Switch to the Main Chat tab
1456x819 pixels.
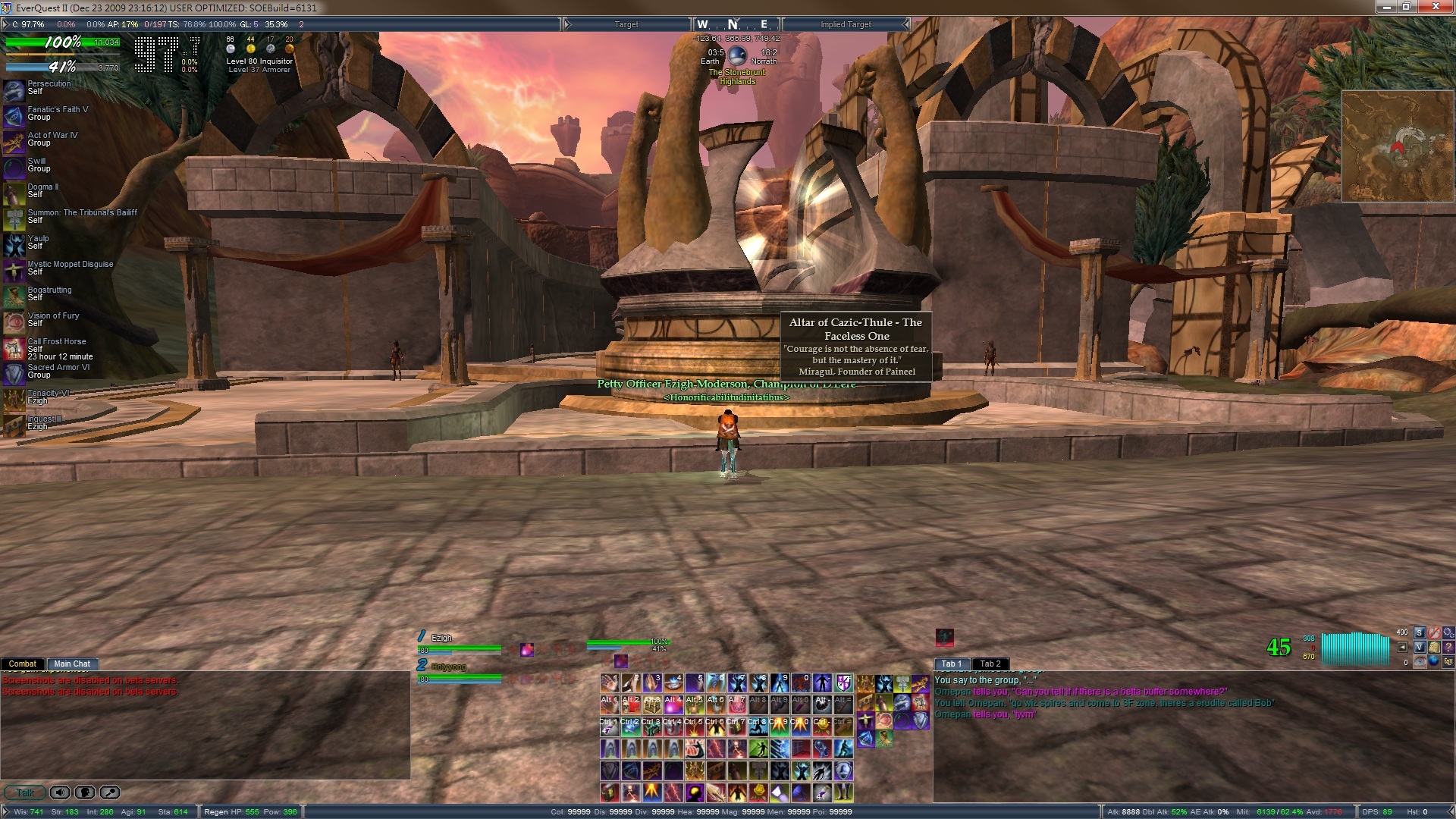[71, 664]
